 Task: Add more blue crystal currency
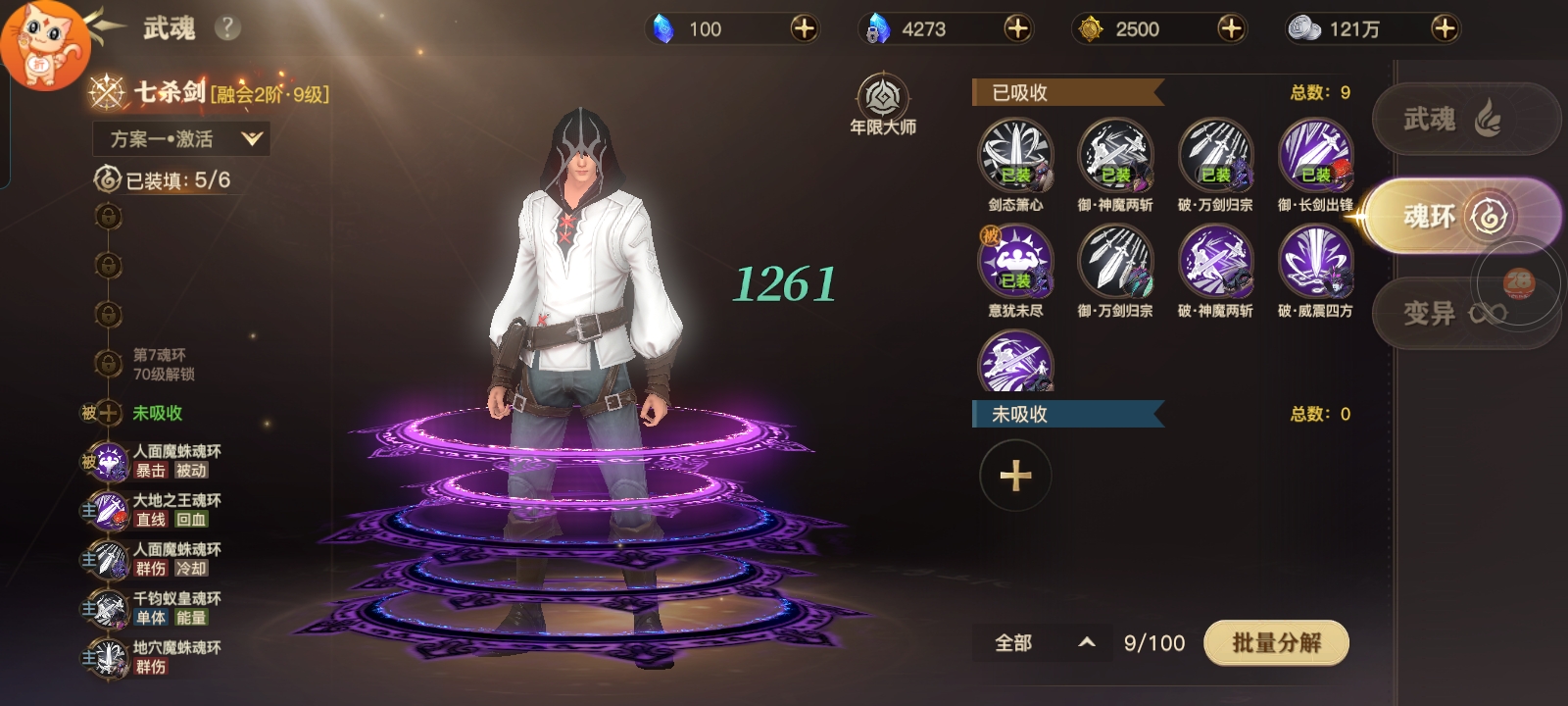click(804, 28)
